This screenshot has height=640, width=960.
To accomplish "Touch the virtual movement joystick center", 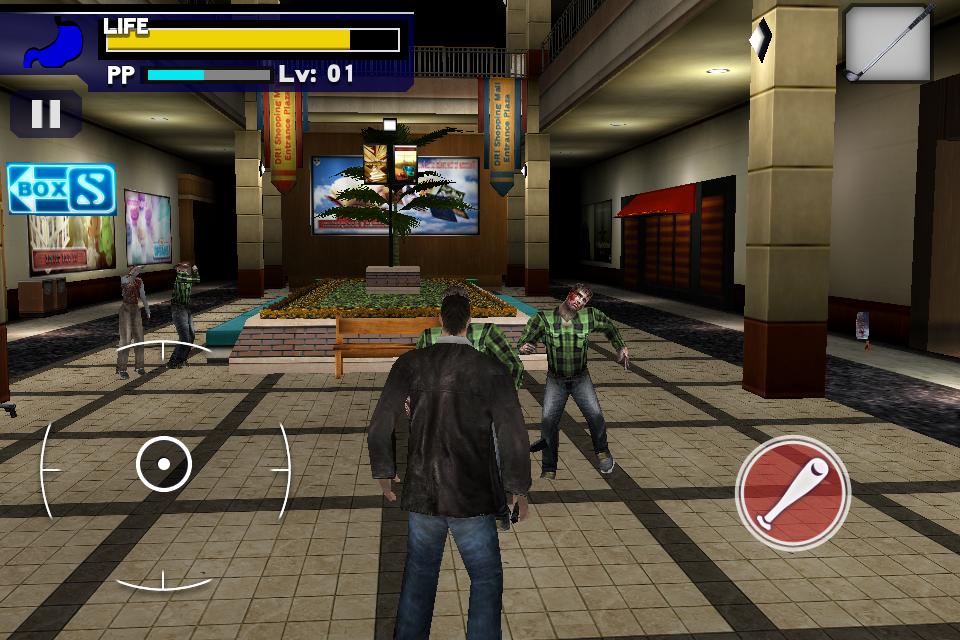I will tap(163, 465).
